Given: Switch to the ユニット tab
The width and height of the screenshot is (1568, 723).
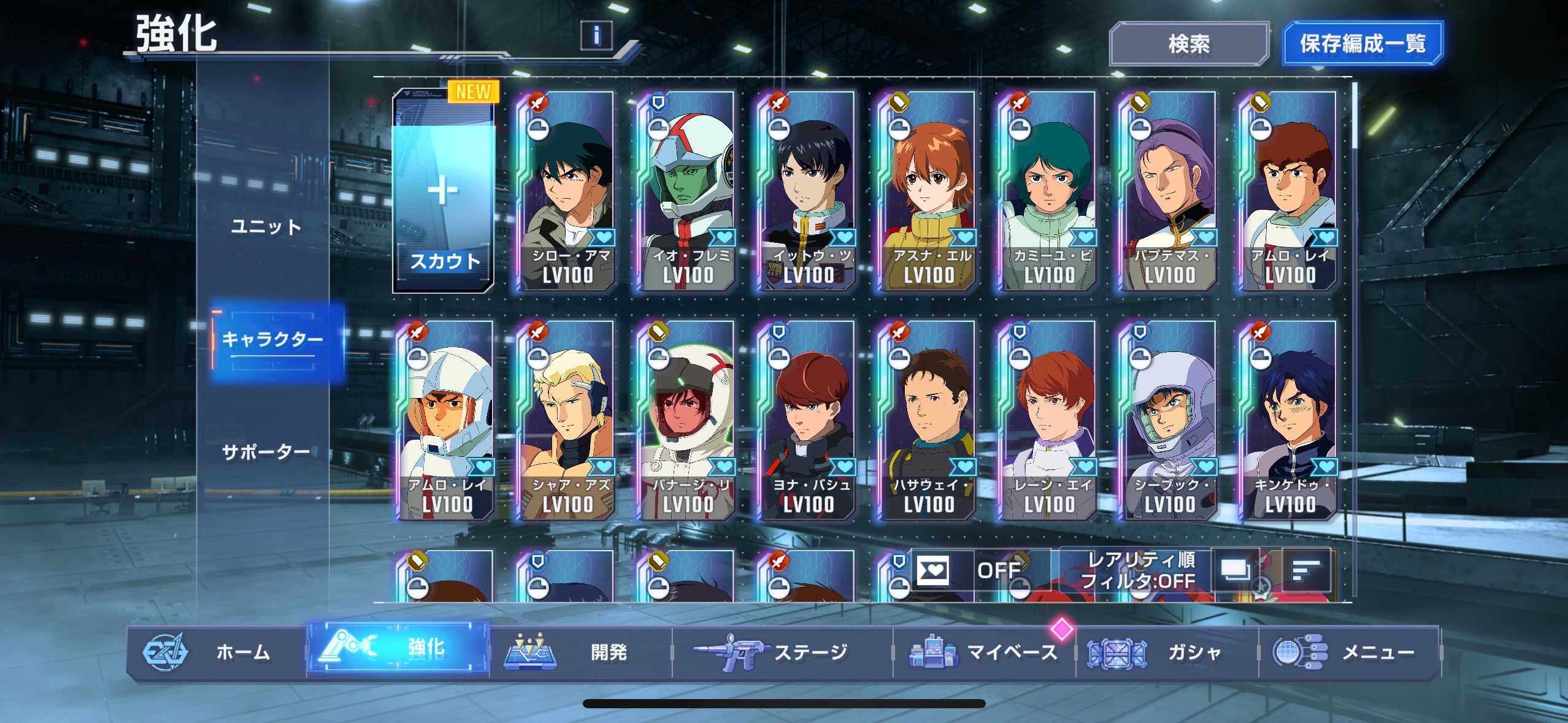Looking at the screenshot, I should (266, 227).
